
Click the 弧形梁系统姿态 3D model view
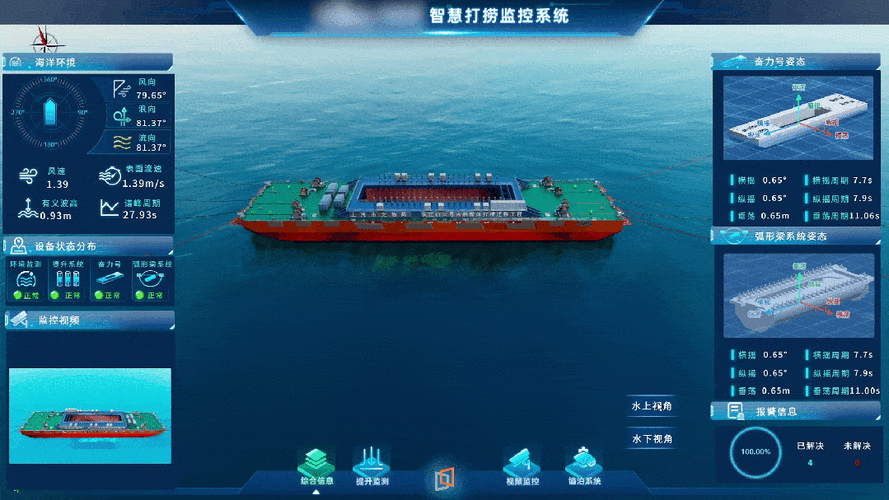click(797, 294)
